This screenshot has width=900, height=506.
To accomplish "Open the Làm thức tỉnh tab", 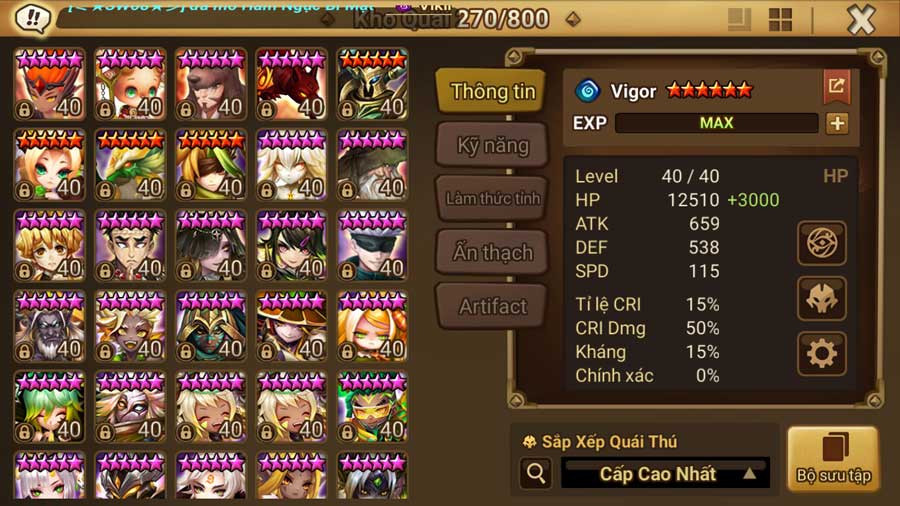I will [x=492, y=198].
